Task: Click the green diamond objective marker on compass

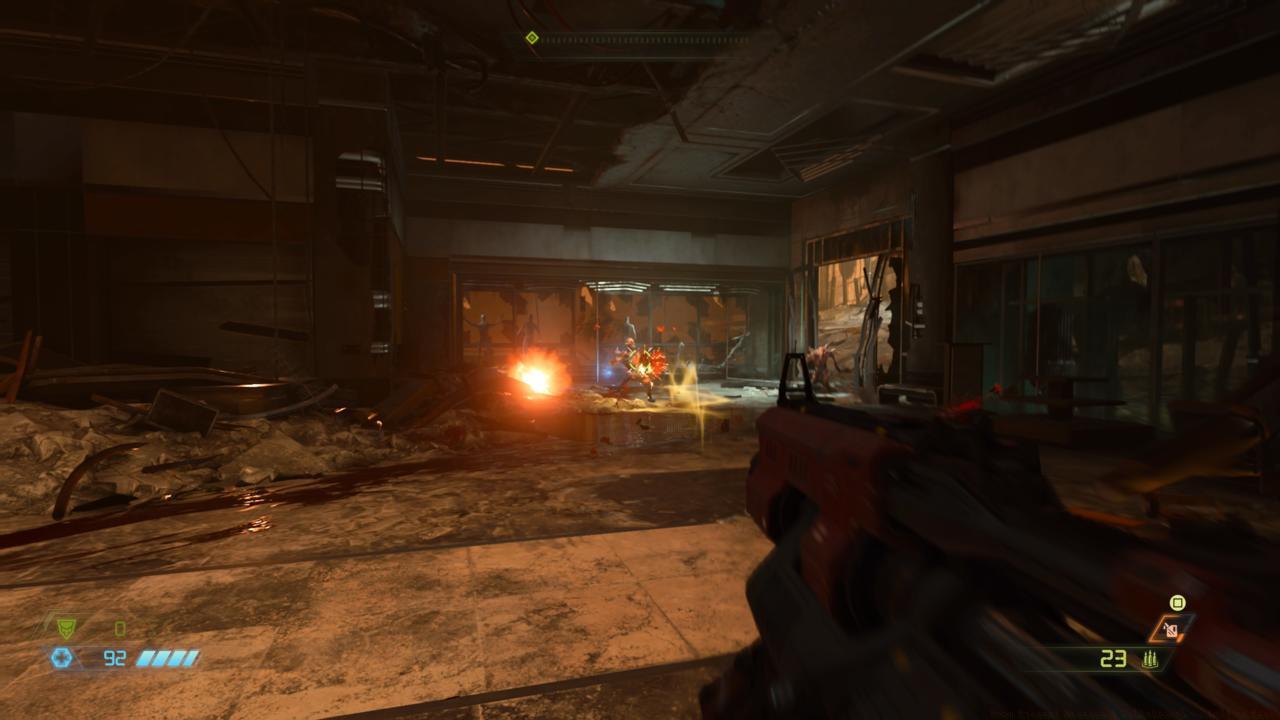Action: pos(532,38)
